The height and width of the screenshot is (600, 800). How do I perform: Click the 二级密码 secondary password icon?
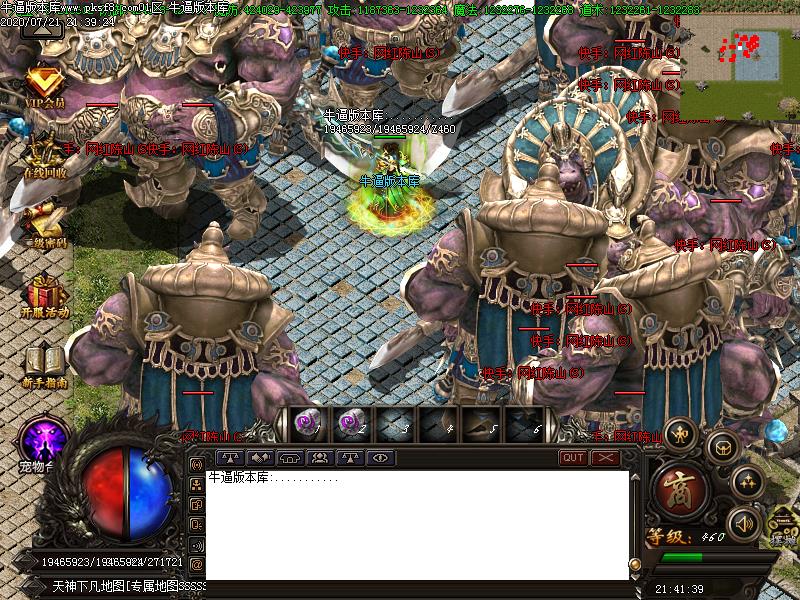click(x=44, y=225)
